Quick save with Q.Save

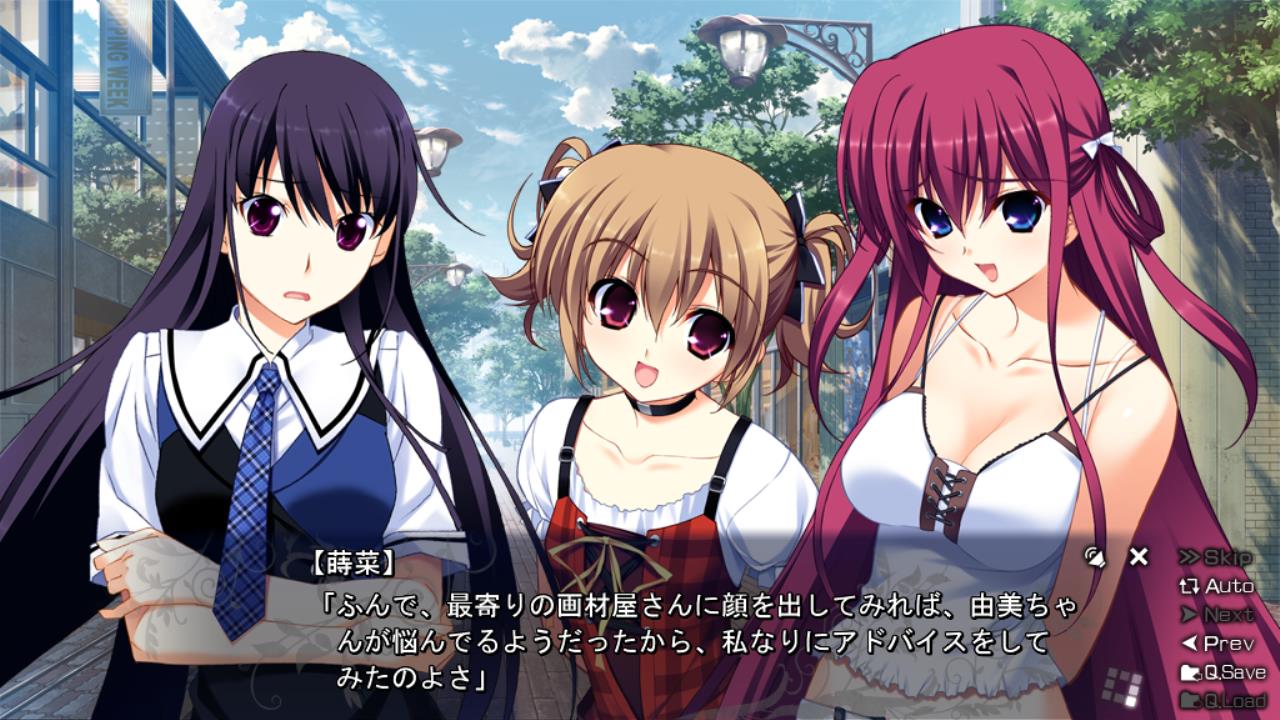(1223, 672)
